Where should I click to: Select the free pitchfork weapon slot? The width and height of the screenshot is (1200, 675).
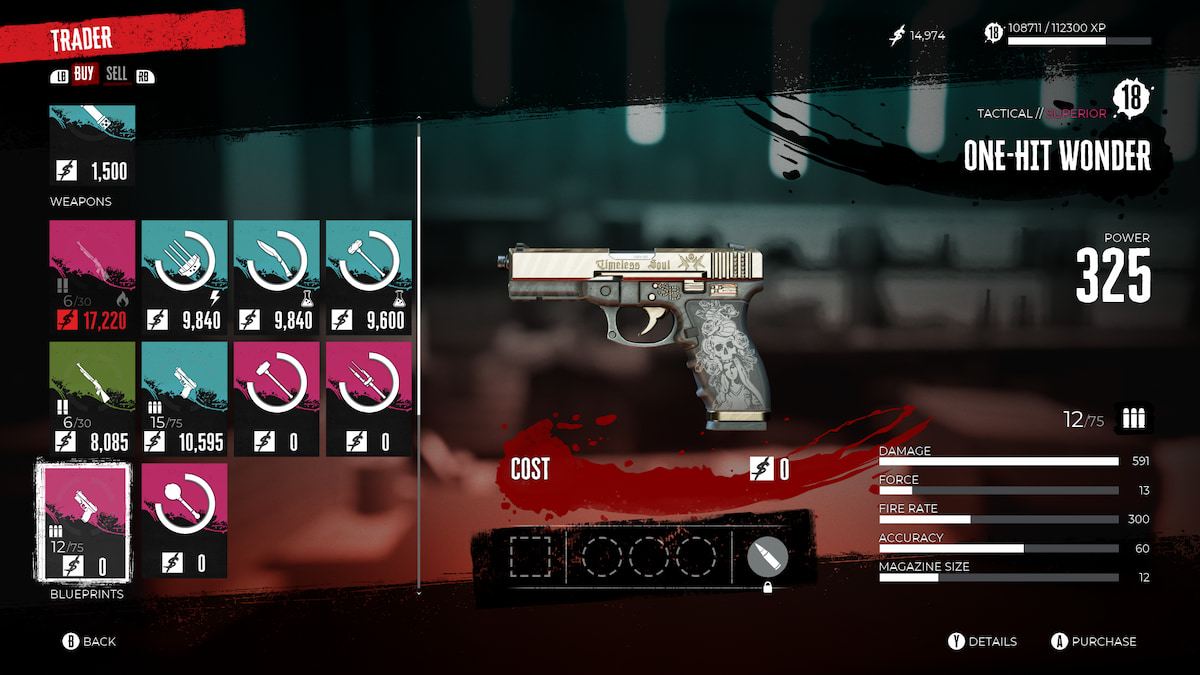tap(369, 398)
